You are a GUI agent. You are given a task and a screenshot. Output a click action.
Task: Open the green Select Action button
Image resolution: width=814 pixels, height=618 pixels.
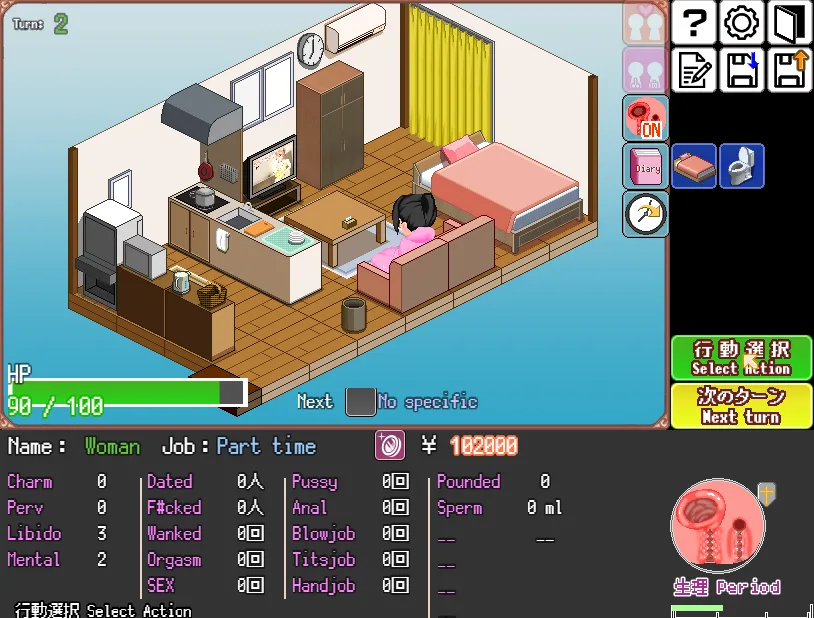pos(741,357)
